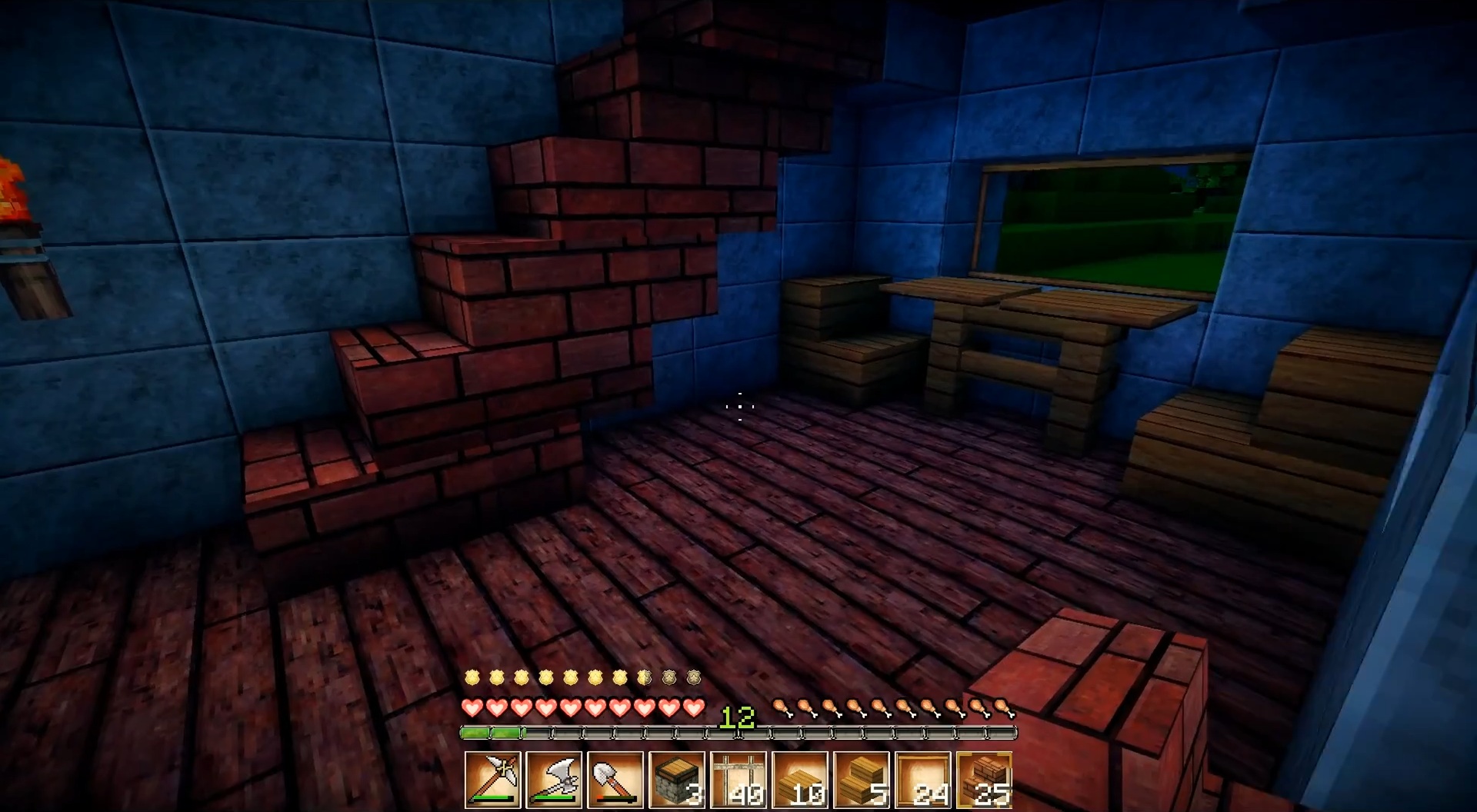Pick the ladder stack of 40
Screen dimensions: 1477x812
coord(738,780)
